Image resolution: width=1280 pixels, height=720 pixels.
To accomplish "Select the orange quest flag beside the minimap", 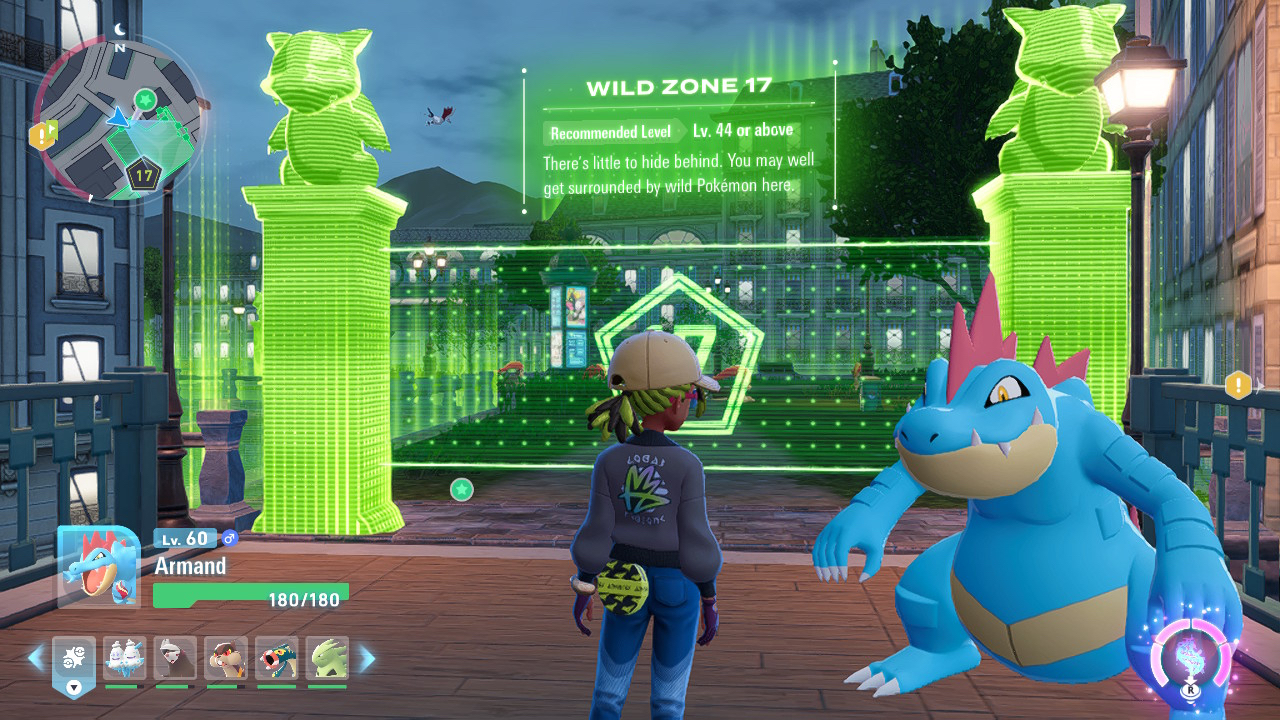I will 42,135.
